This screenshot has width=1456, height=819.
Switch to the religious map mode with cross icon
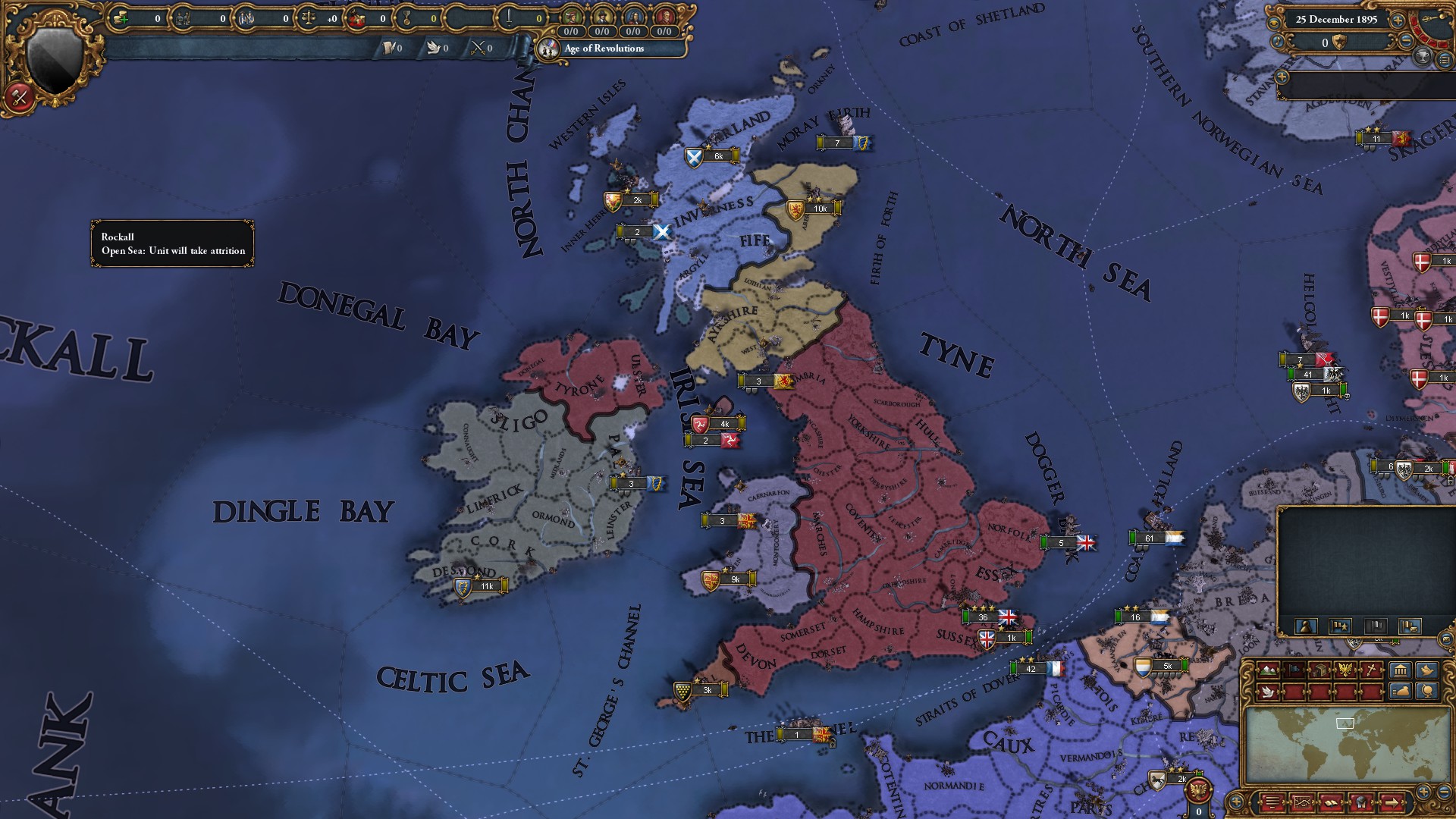[x=1371, y=670]
